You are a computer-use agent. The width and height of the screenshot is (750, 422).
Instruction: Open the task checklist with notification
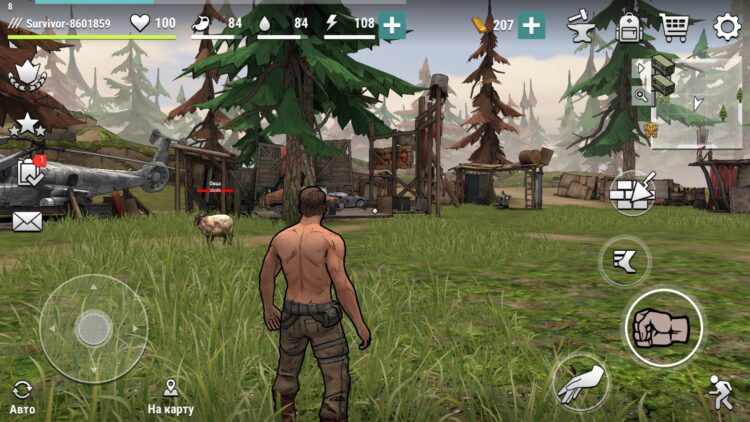(x=29, y=172)
